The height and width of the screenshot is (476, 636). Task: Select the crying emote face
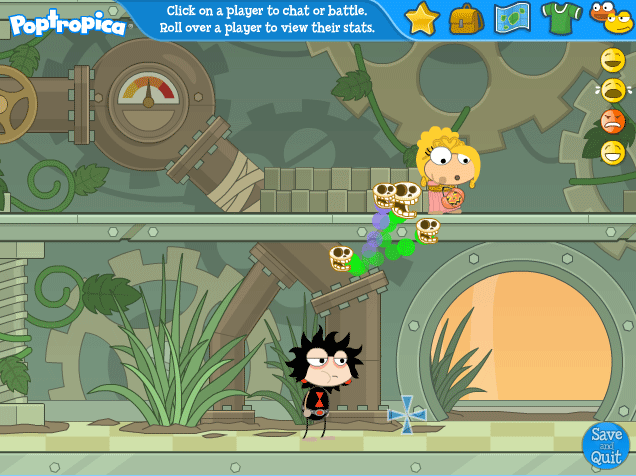pyautogui.click(x=613, y=91)
